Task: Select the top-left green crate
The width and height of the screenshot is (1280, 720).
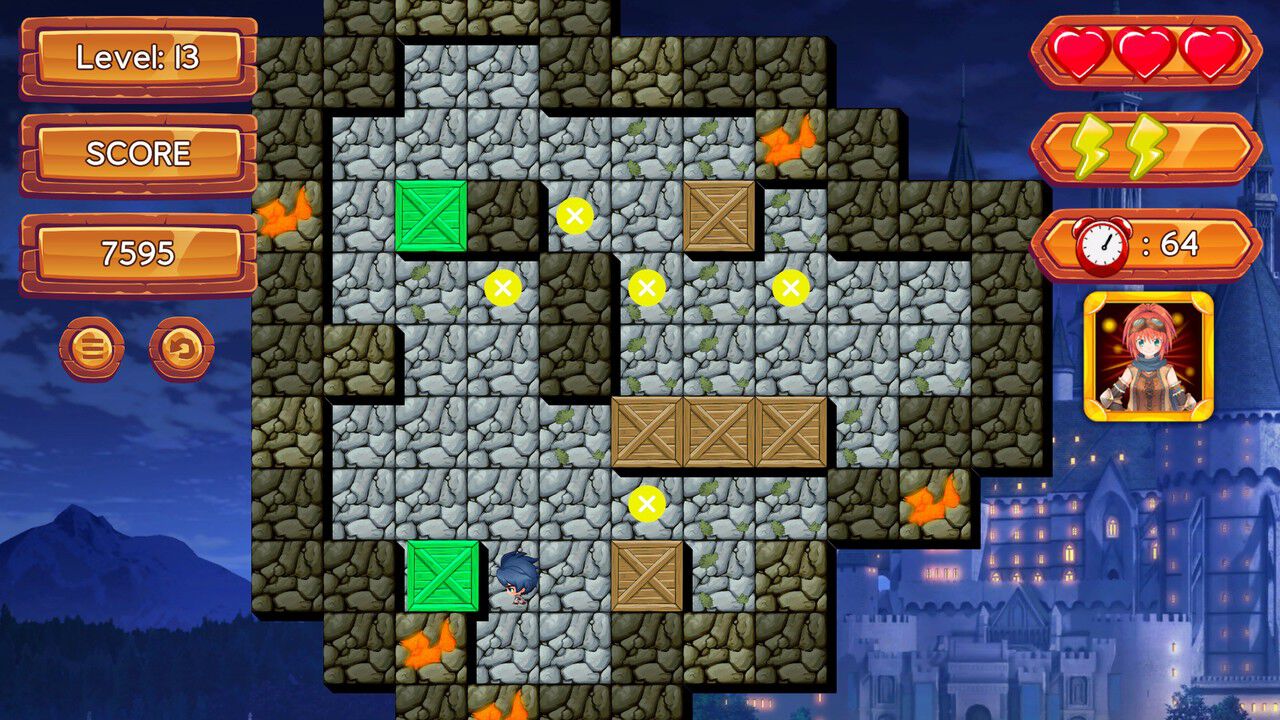Action: 433,217
